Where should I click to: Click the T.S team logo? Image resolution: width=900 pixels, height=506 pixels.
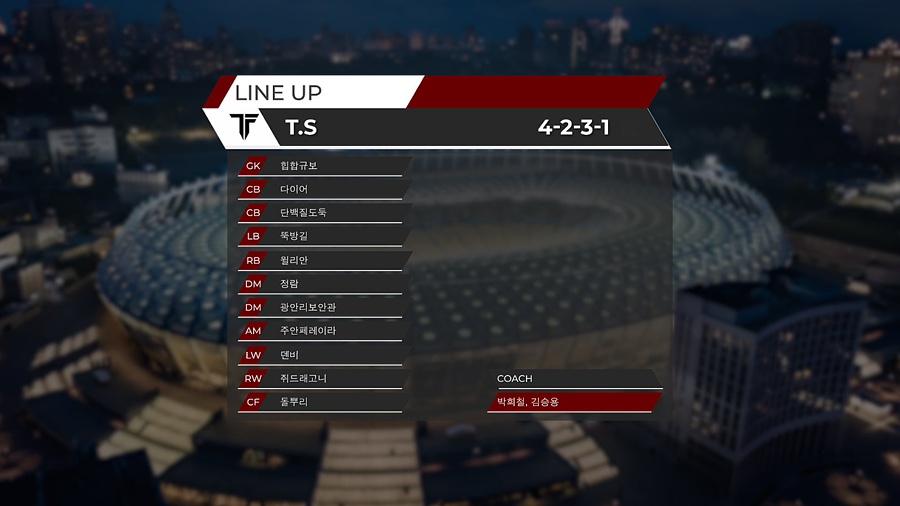click(x=245, y=127)
